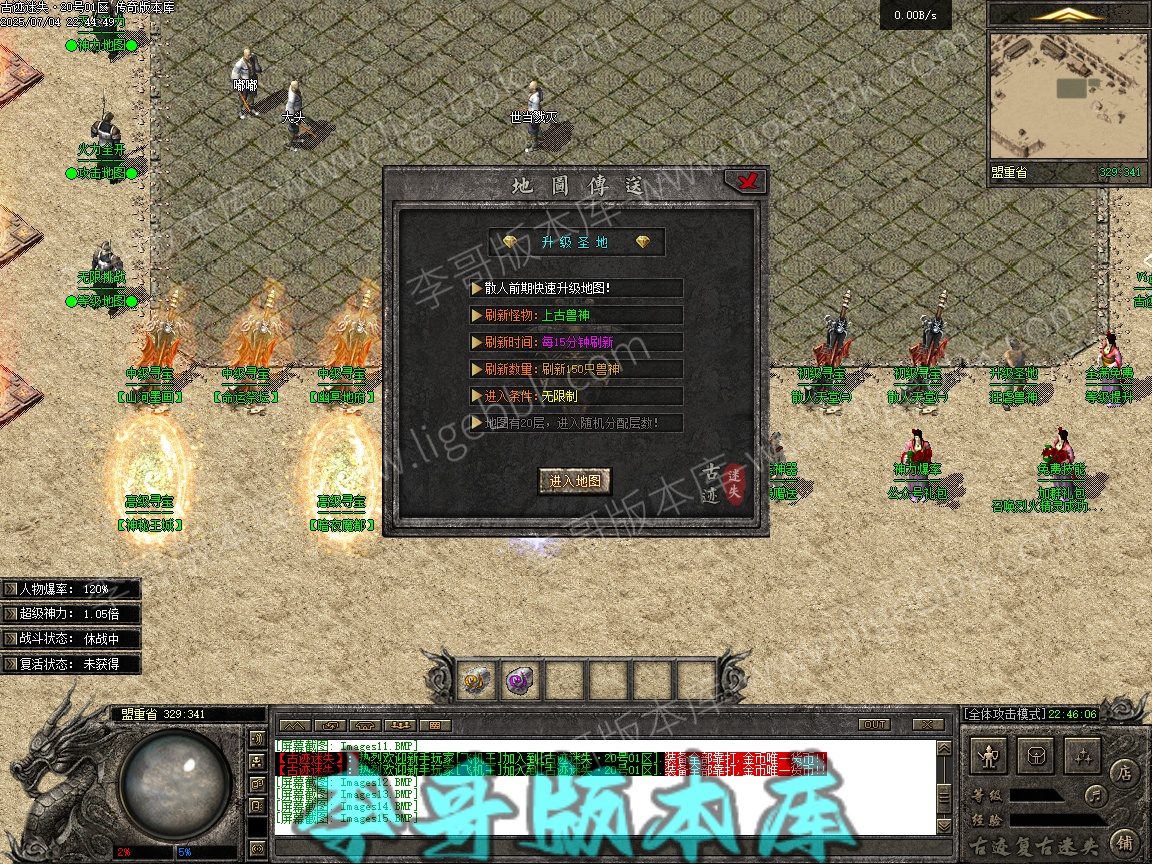Click the 铺 round button

pyautogui.click(x=1124, y=841)
